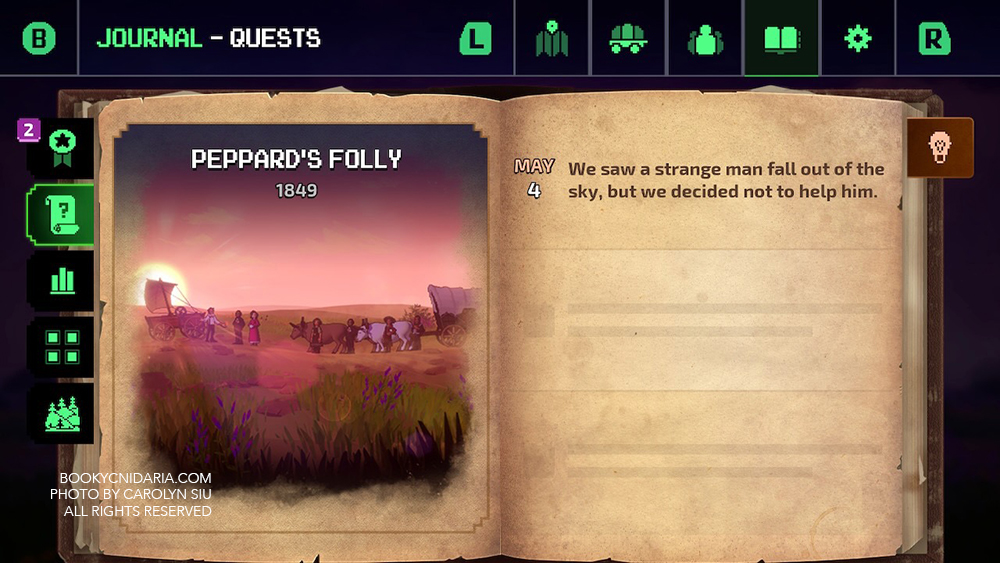Switch to the bar chart statistics section
Image resolution: width=1000 pixels, height=563 pixels.
pyautogui.click(x=62, y=281)
